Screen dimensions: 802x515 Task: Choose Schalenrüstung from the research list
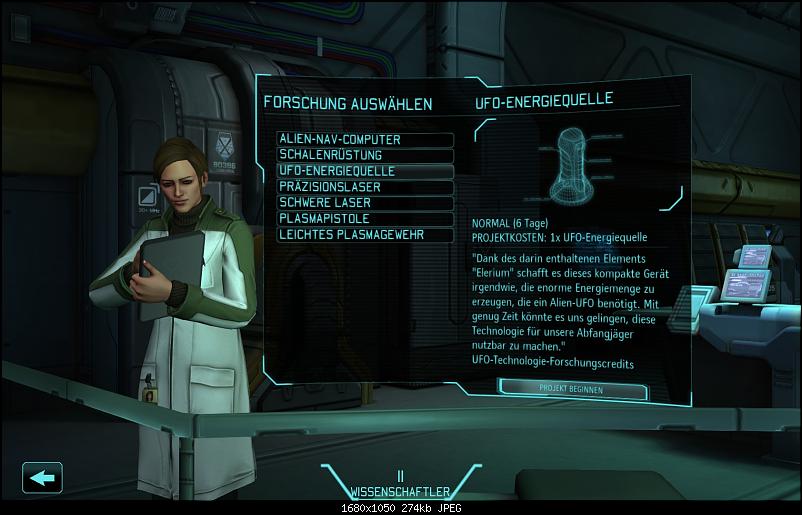(366, 156)
